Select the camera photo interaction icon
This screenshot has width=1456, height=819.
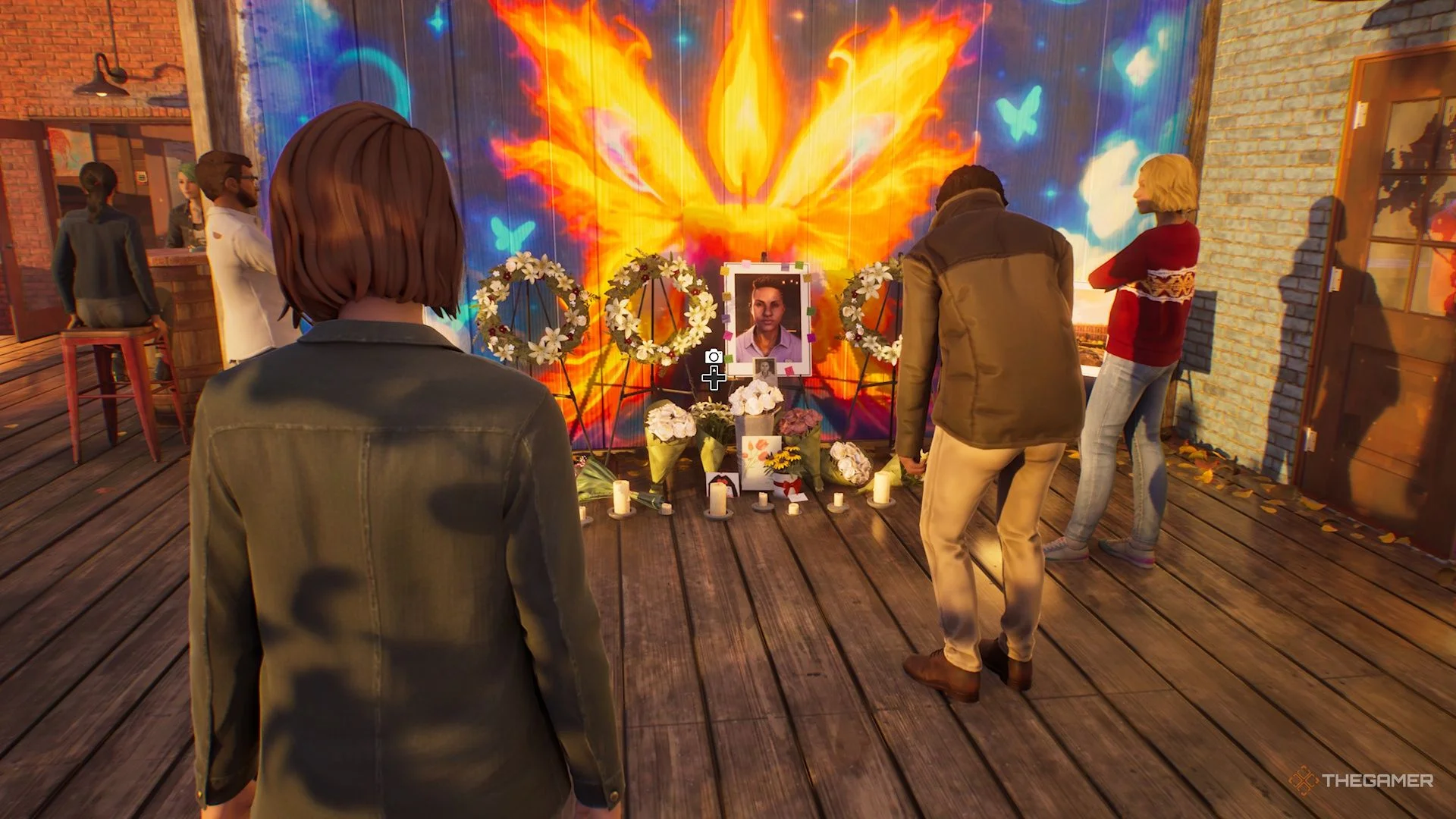coord(713,356)
